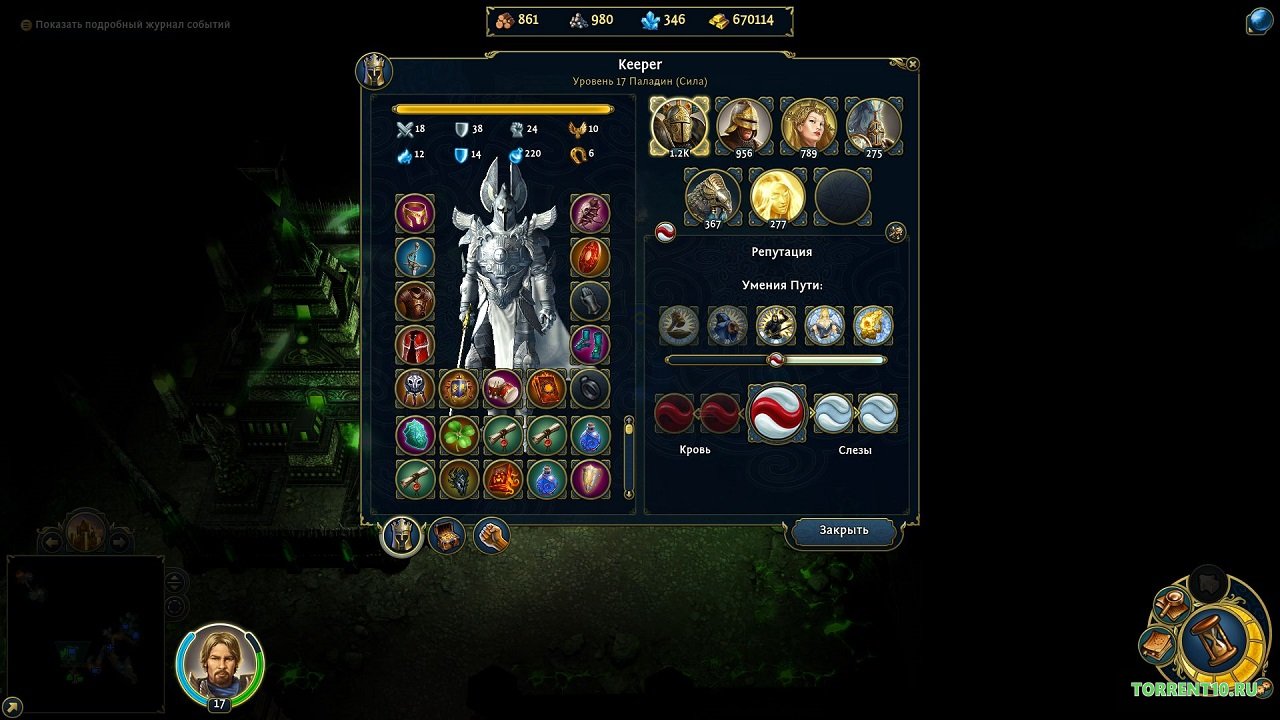
Task: Select the golden glowing woman unit portrait
Action: click(777, 196)
